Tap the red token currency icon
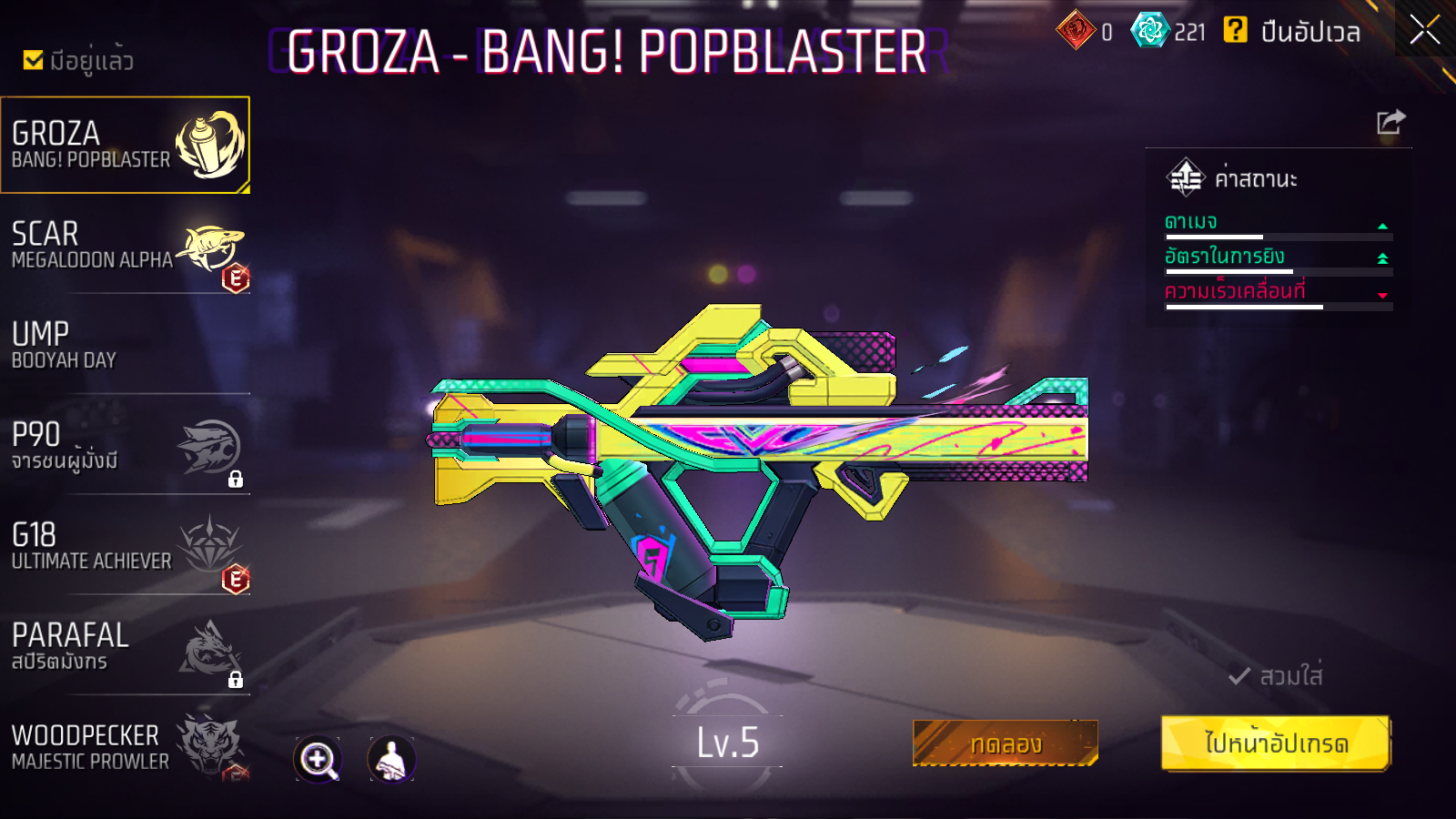 [x=1076, y=31]
